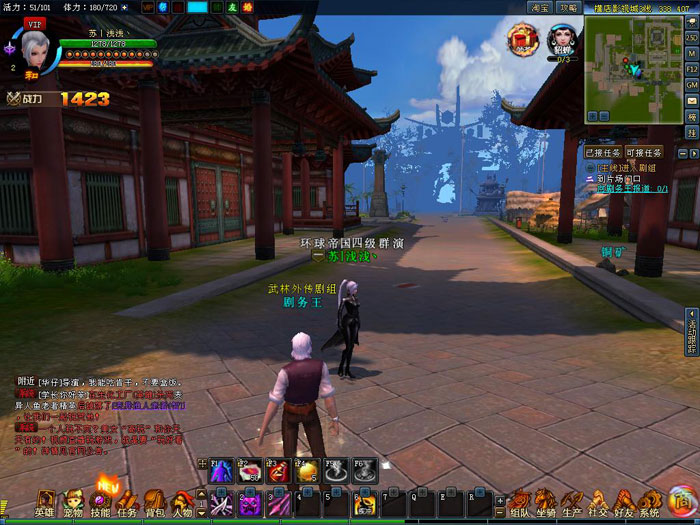The width and height of the screenshot is (700, 525).
Task: Open the 坐骑 mount panel
Action: coord(545,501)
